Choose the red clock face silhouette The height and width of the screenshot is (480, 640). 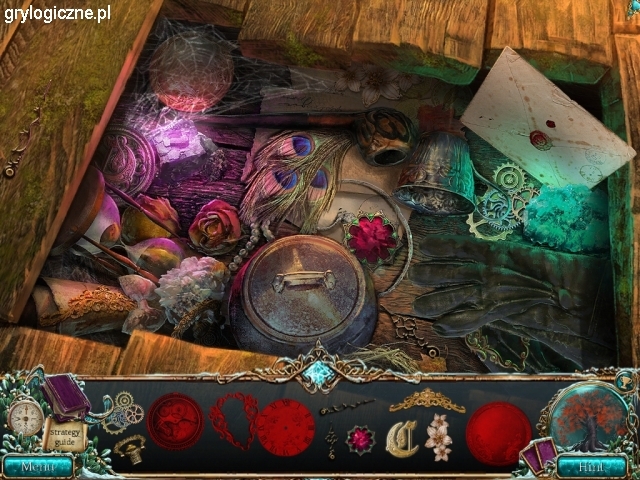coord(284,427)
